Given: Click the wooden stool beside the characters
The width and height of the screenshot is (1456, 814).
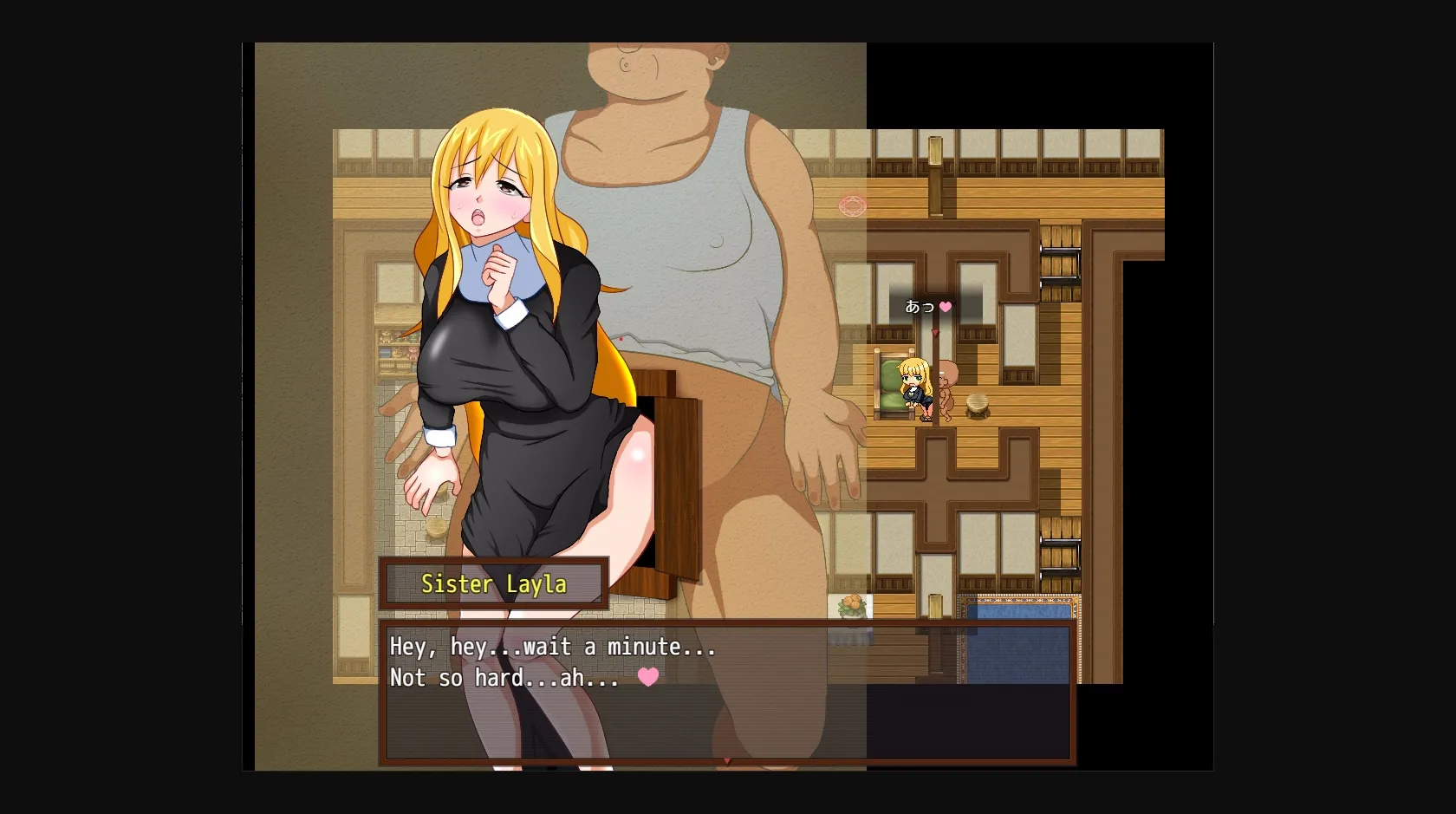Looking at the screenshot, I should coord(977,404).
